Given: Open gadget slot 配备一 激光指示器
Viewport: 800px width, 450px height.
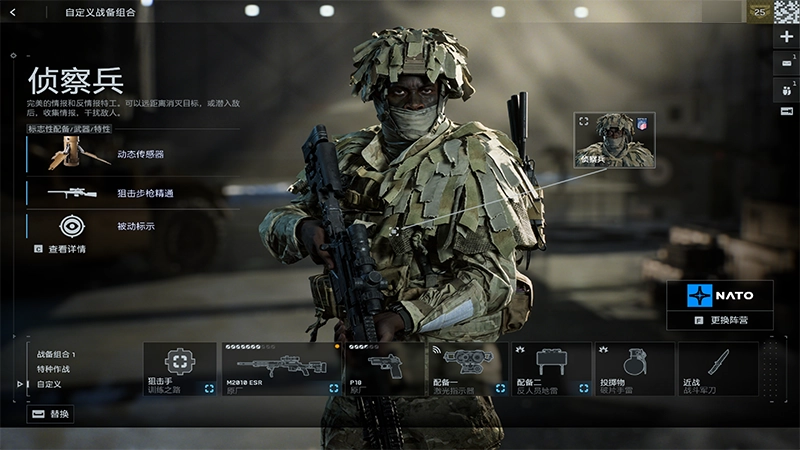Looking at the screenshot, I should 466,369.
